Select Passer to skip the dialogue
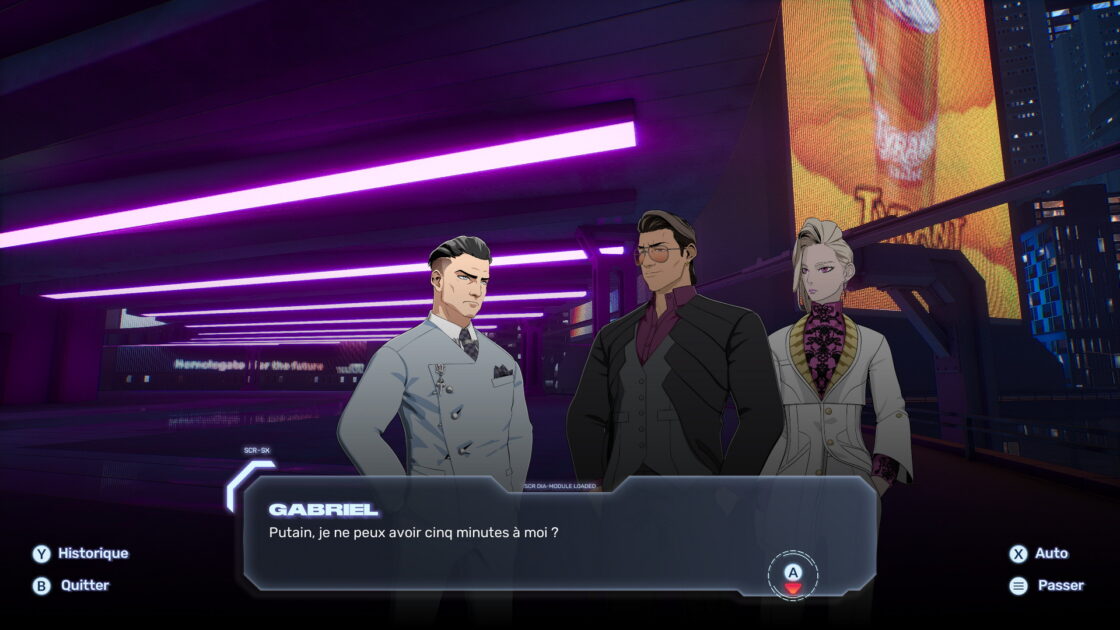The height and width of the screenshot is (630, 1120). click(1047, 585)
